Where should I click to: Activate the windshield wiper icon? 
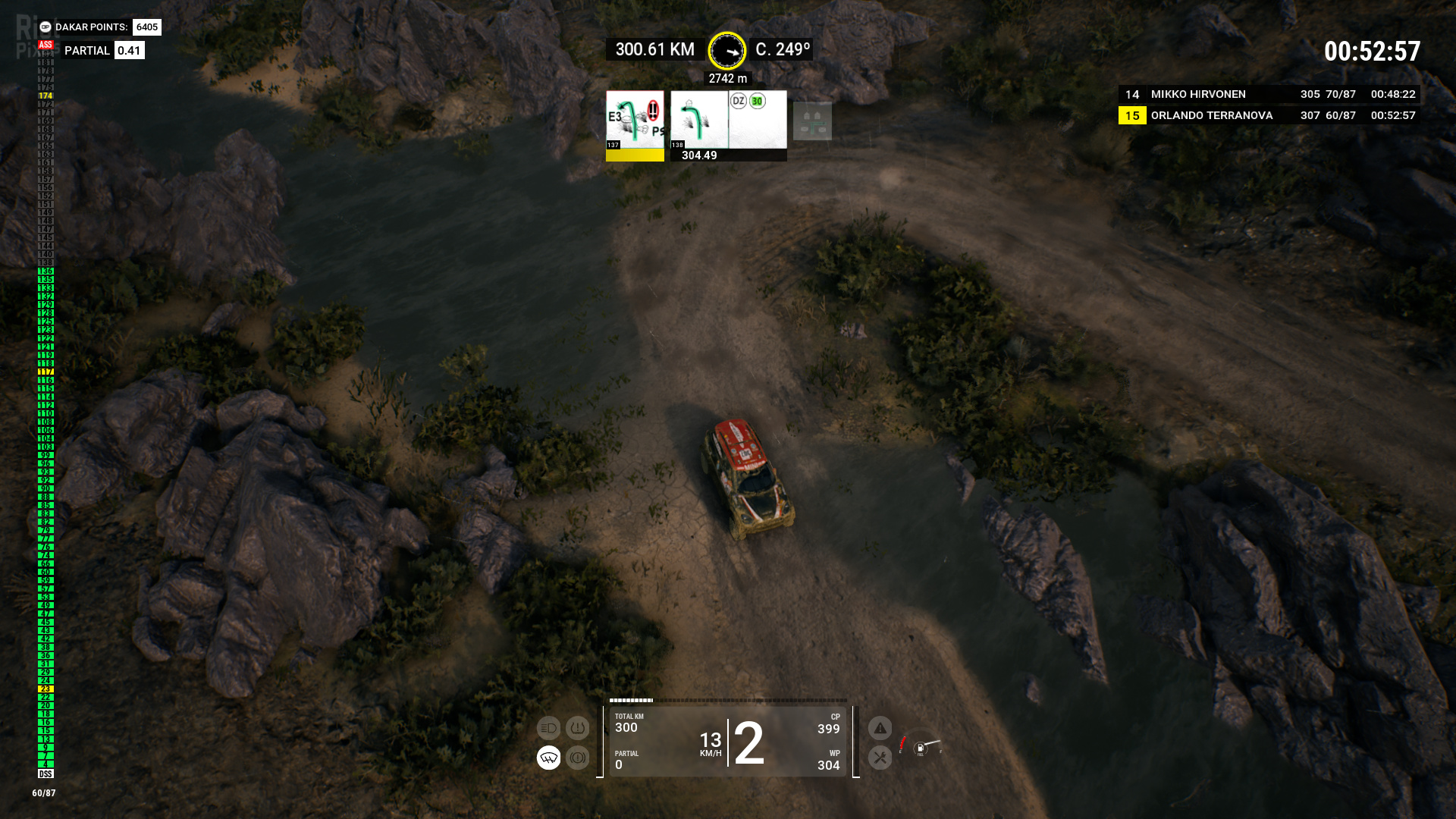coord(548,758)
